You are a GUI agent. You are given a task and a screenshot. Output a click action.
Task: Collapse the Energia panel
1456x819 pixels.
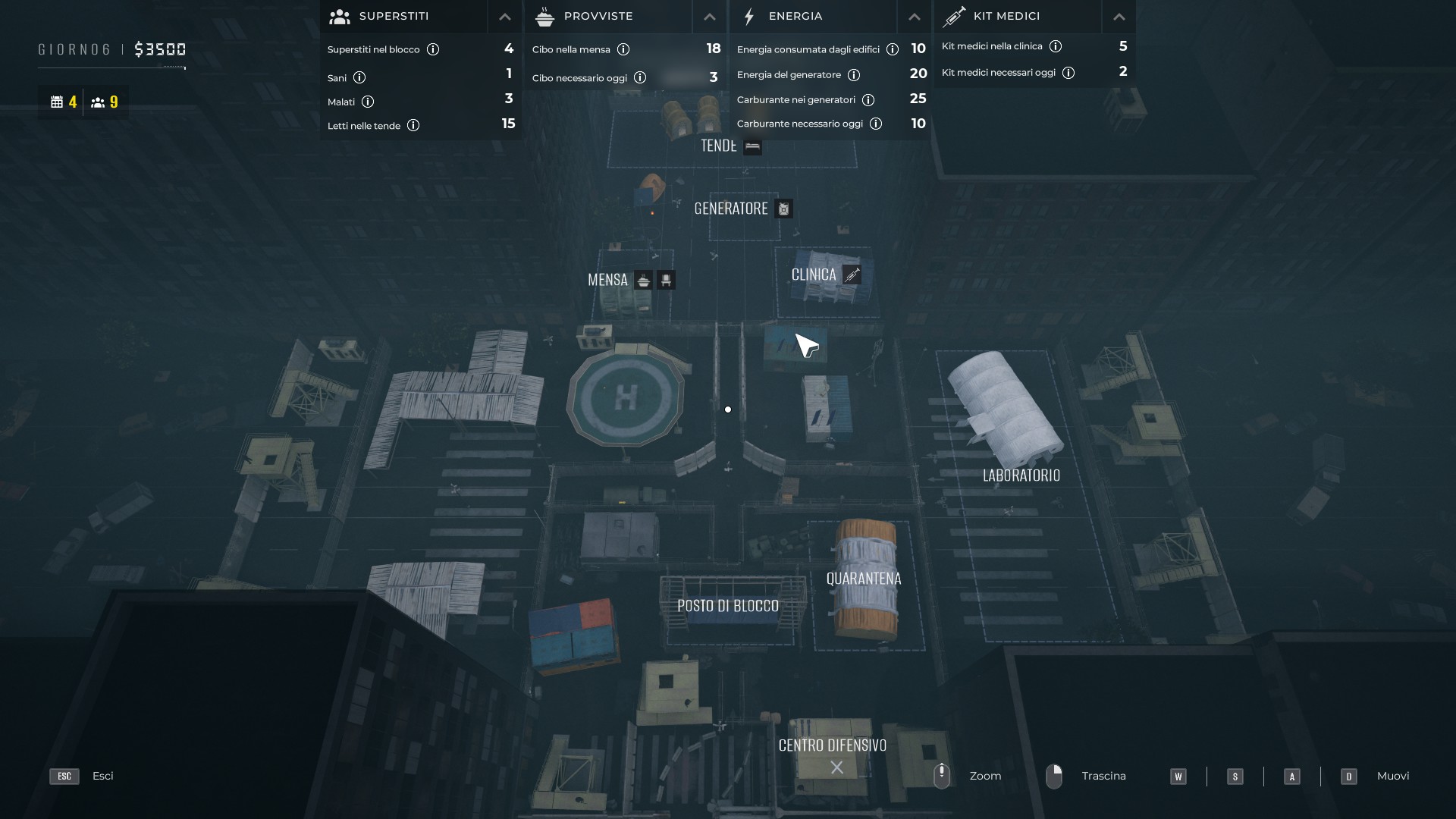pos(914,17)
